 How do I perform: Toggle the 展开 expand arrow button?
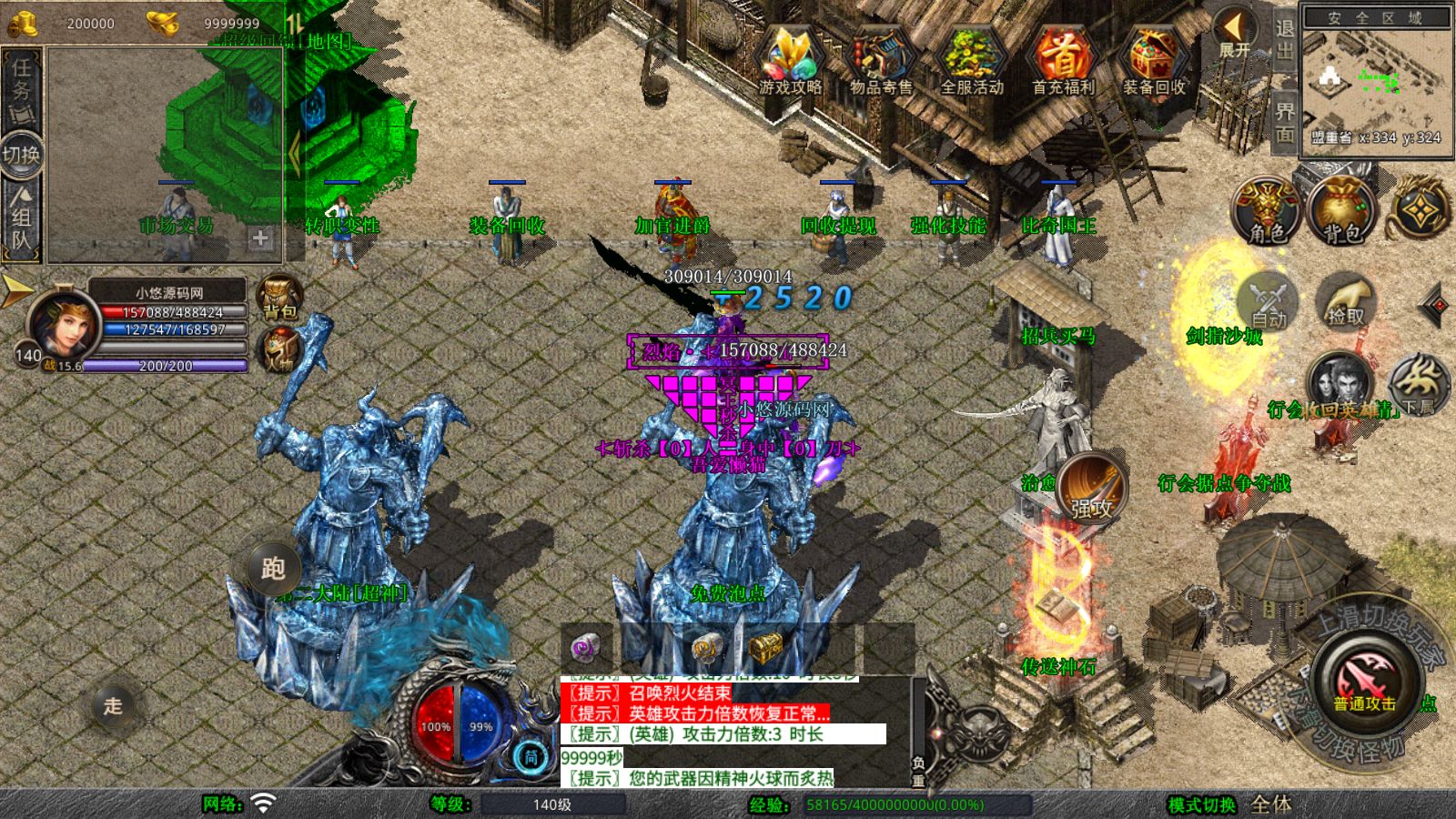pyautogui.click(x=1234, y=33)
